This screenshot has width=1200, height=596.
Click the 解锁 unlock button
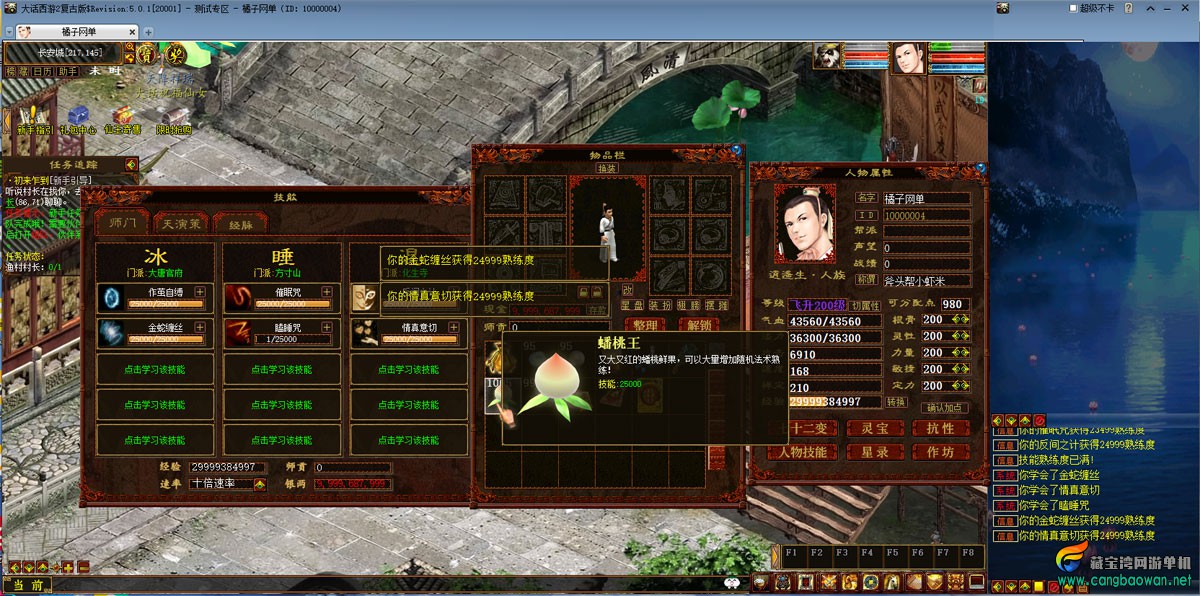coord(699,325)
